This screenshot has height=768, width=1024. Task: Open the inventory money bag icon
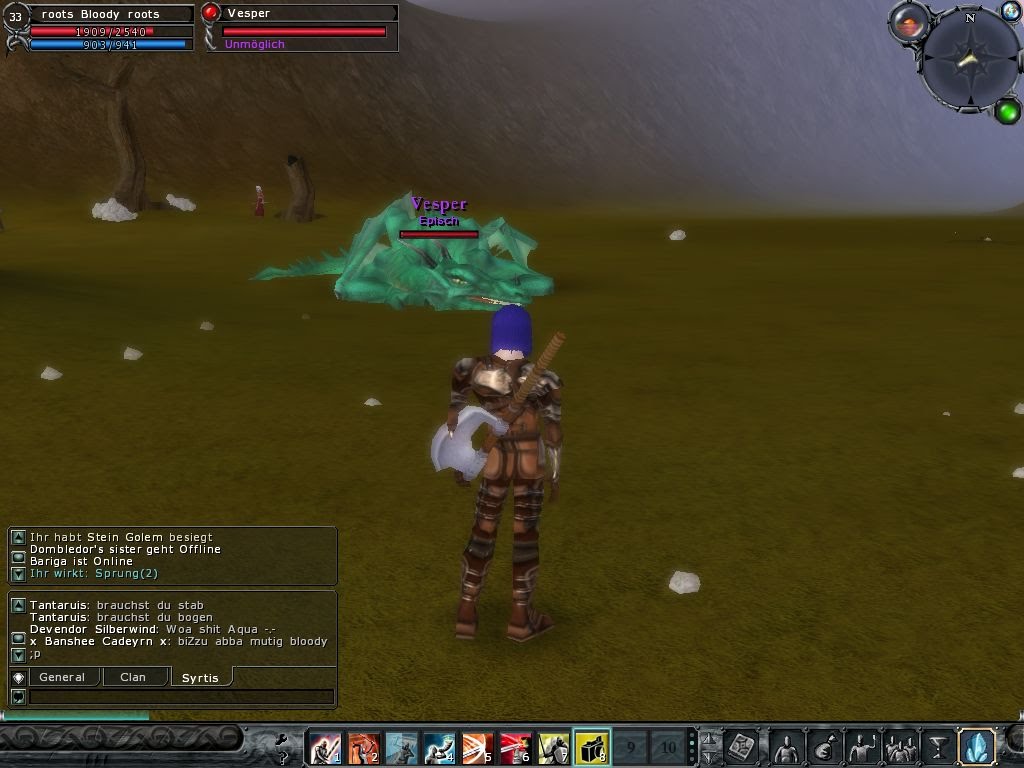pyautogui.click(x=824, y=747)
